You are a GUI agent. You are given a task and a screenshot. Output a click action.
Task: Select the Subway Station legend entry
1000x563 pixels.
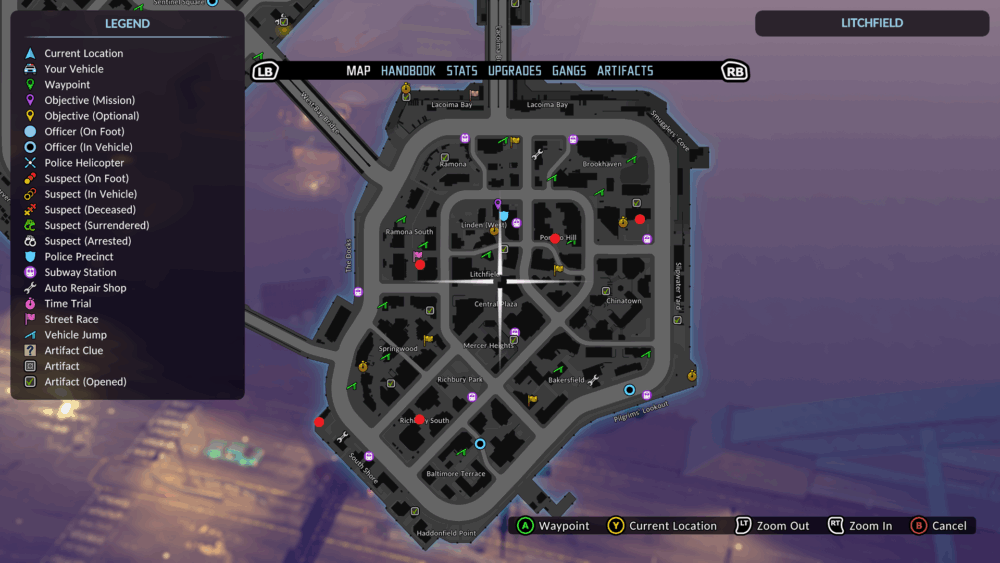tap(80, 272)
